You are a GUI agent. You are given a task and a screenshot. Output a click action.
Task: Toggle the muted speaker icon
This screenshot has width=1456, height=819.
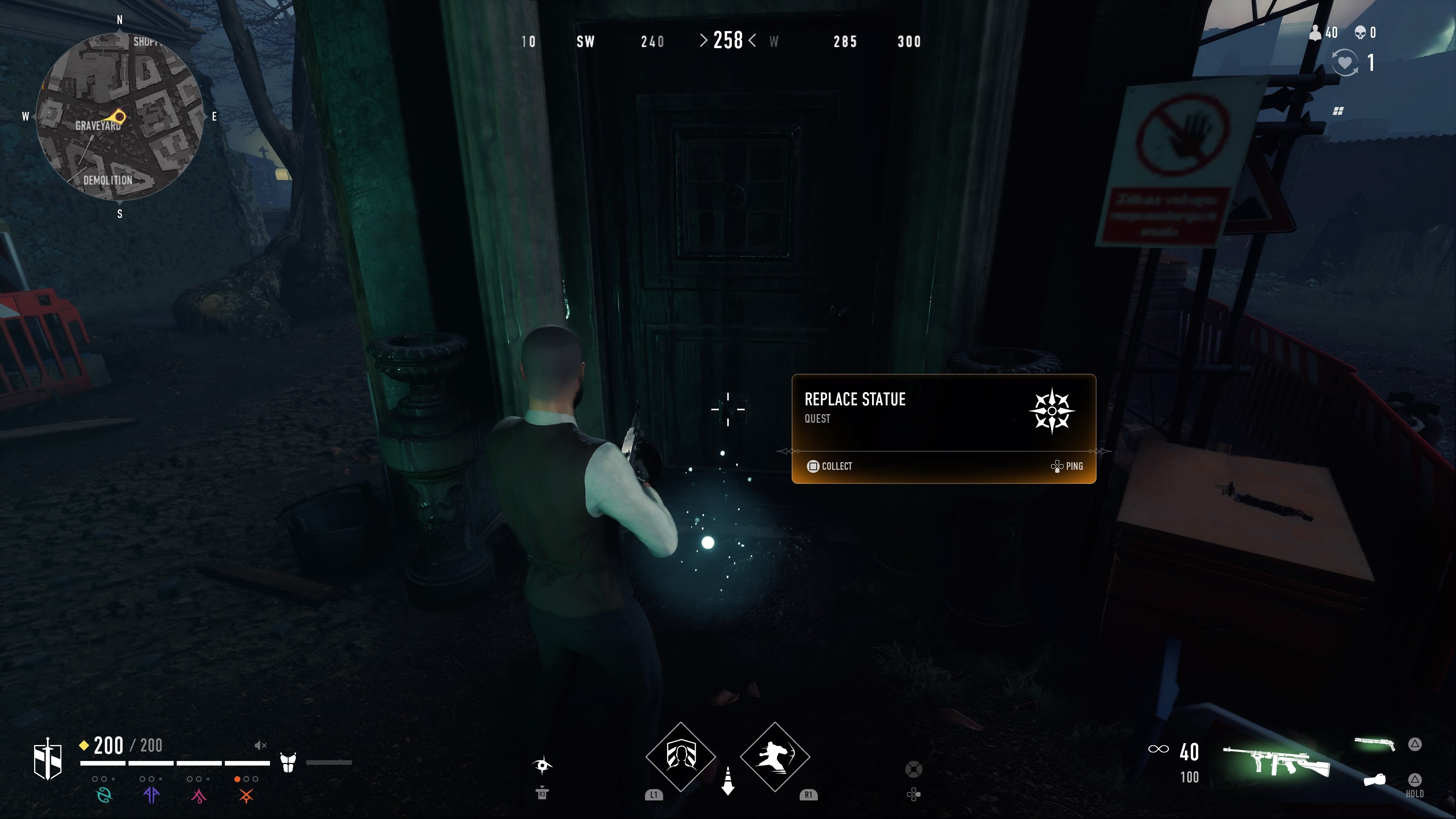coord(260,745)
